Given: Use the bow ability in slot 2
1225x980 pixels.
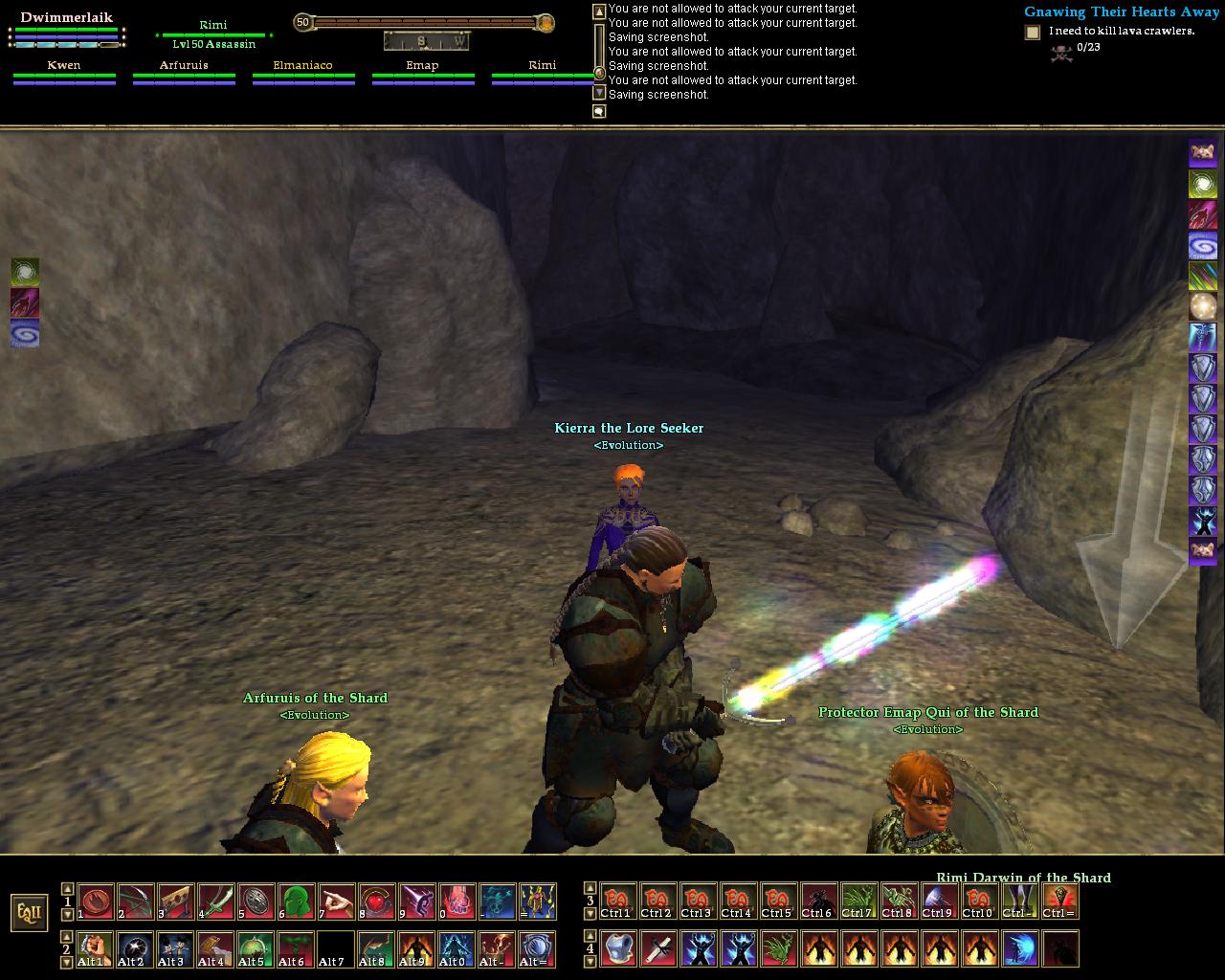Looking at the screenshot, I should tap(135, 902).
